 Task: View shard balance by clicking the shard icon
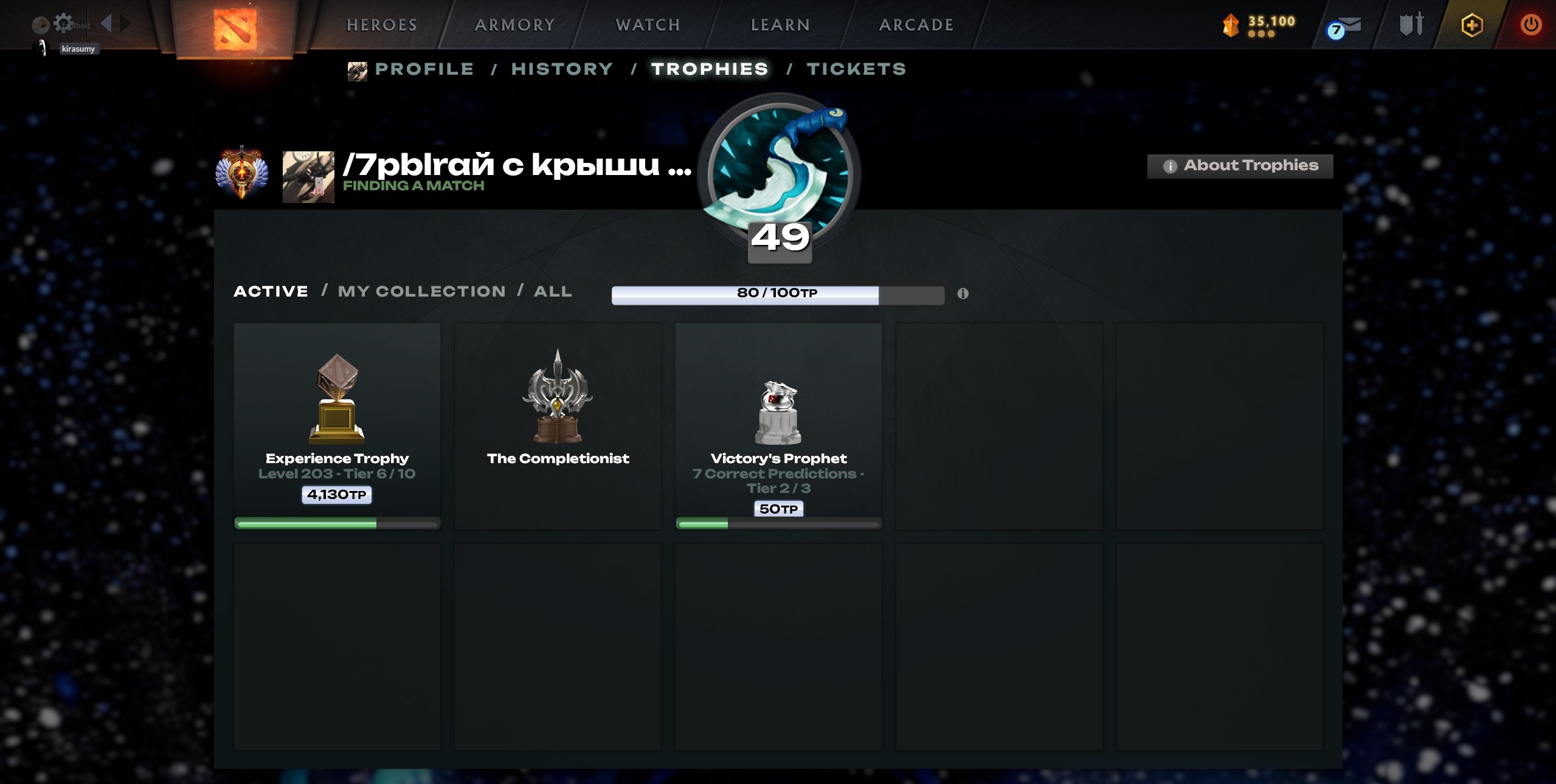click(1231, 26)
